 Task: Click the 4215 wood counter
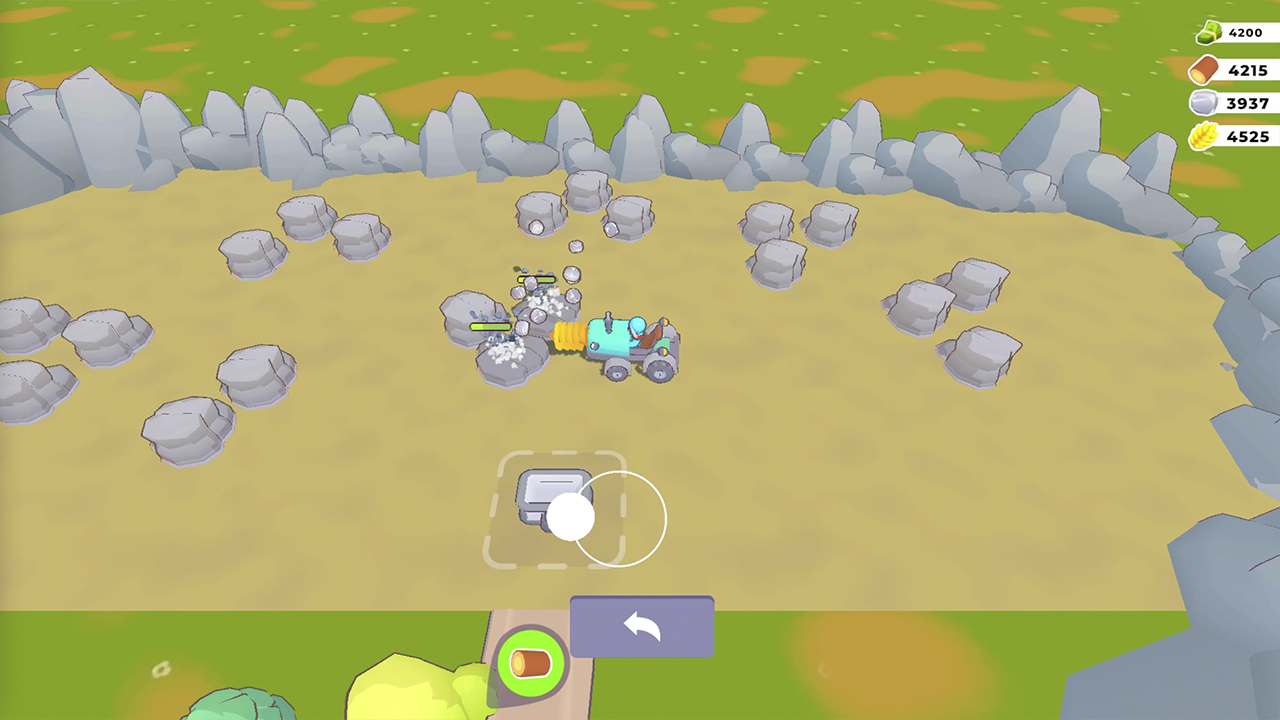[x=1246, y=70]
